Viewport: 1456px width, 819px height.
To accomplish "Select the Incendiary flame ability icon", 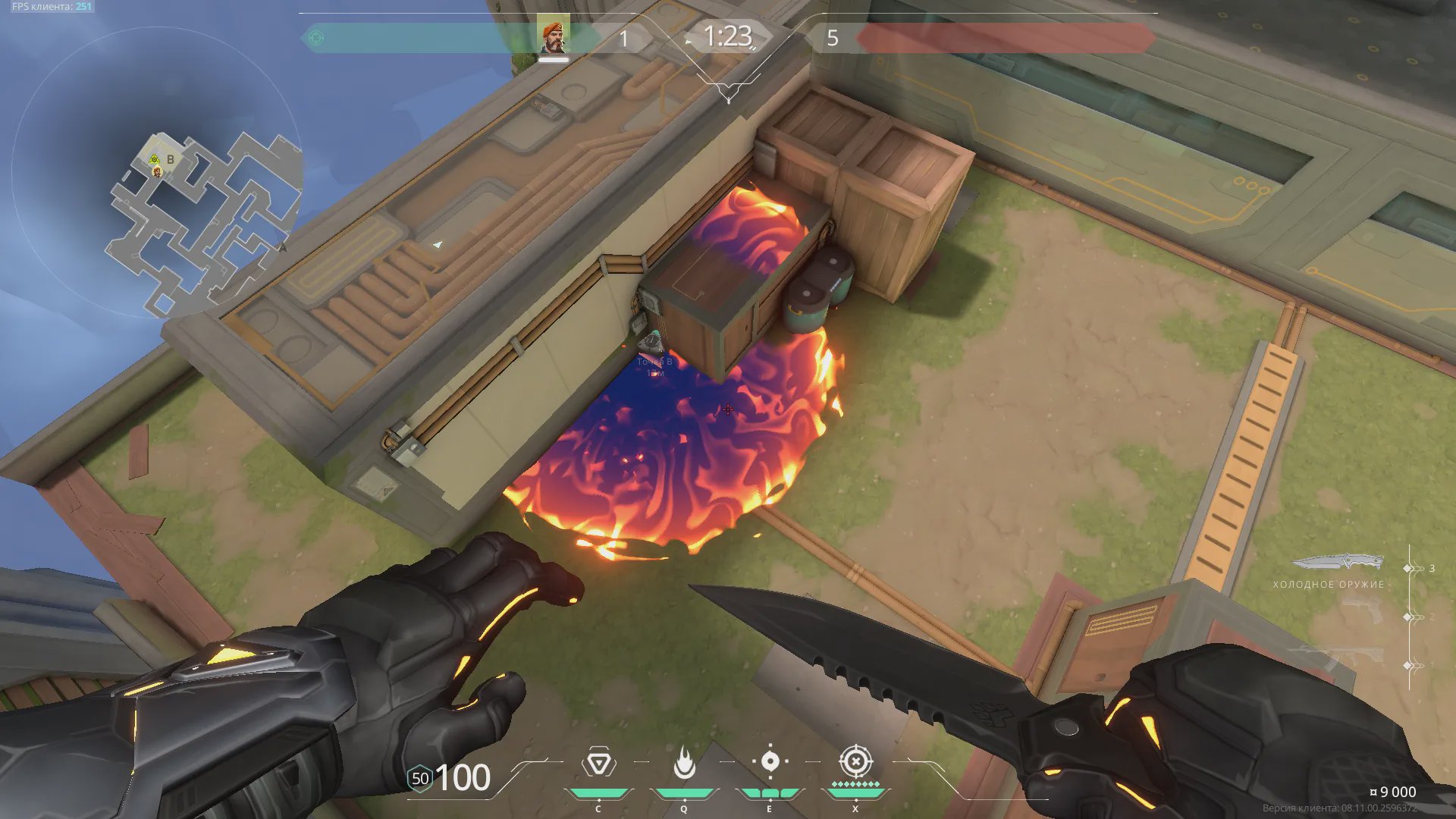I will pos(684,763).
